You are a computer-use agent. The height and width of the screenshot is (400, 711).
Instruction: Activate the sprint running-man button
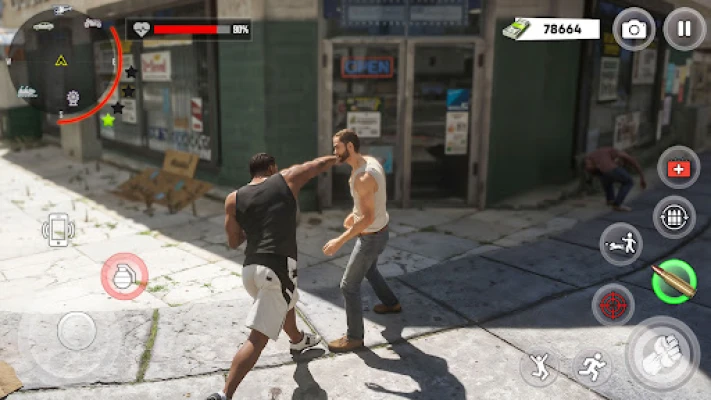pos(594,367)
